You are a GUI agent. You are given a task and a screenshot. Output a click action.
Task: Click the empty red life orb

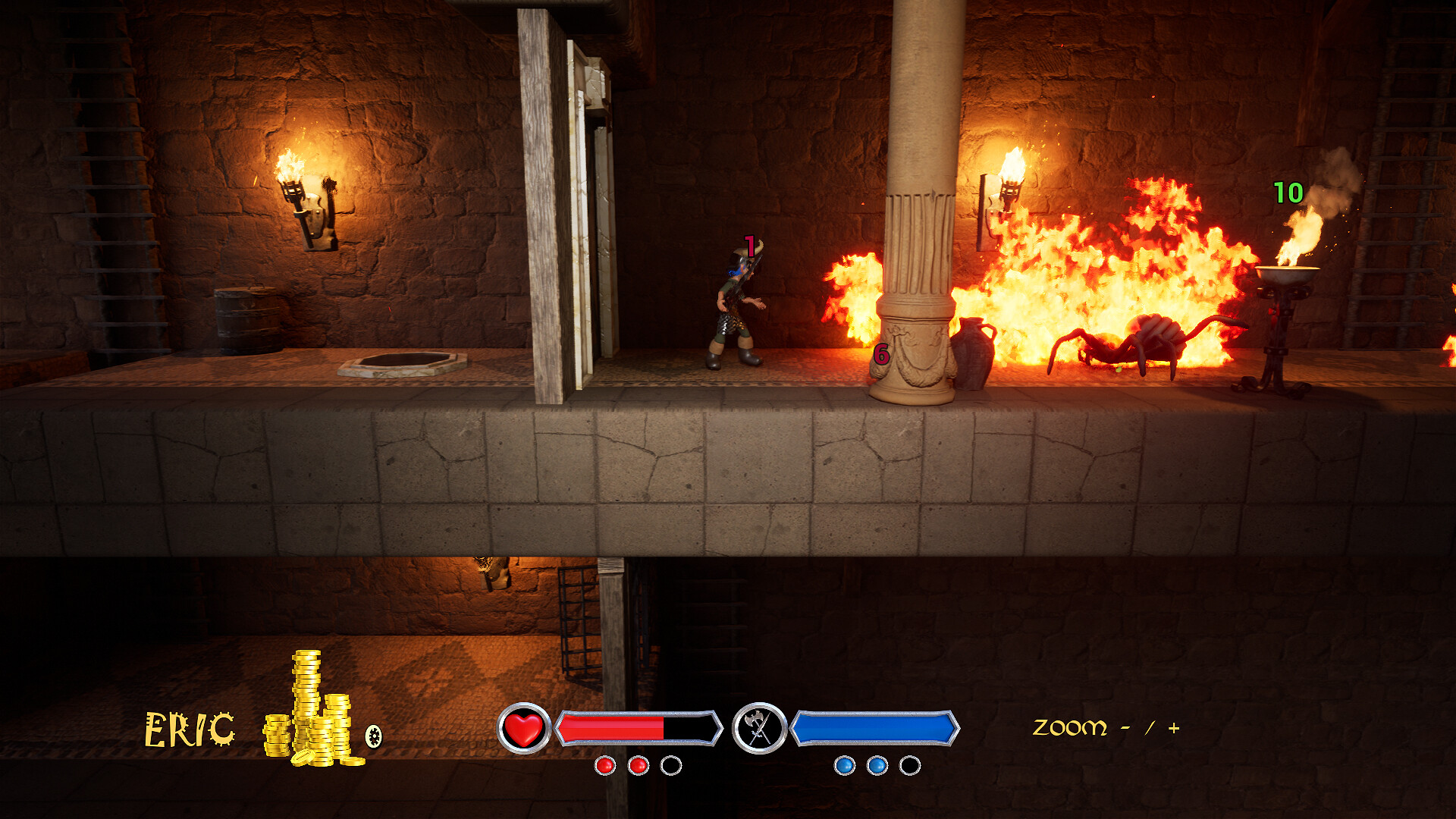tap(670, 767)
